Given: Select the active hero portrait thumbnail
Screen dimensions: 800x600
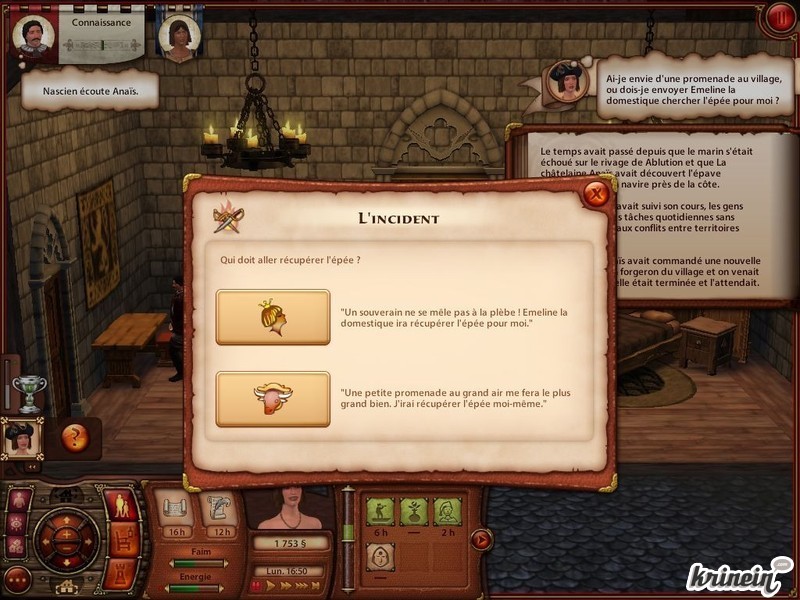Looking at the screenshot, I should click(x=20, y=438).
